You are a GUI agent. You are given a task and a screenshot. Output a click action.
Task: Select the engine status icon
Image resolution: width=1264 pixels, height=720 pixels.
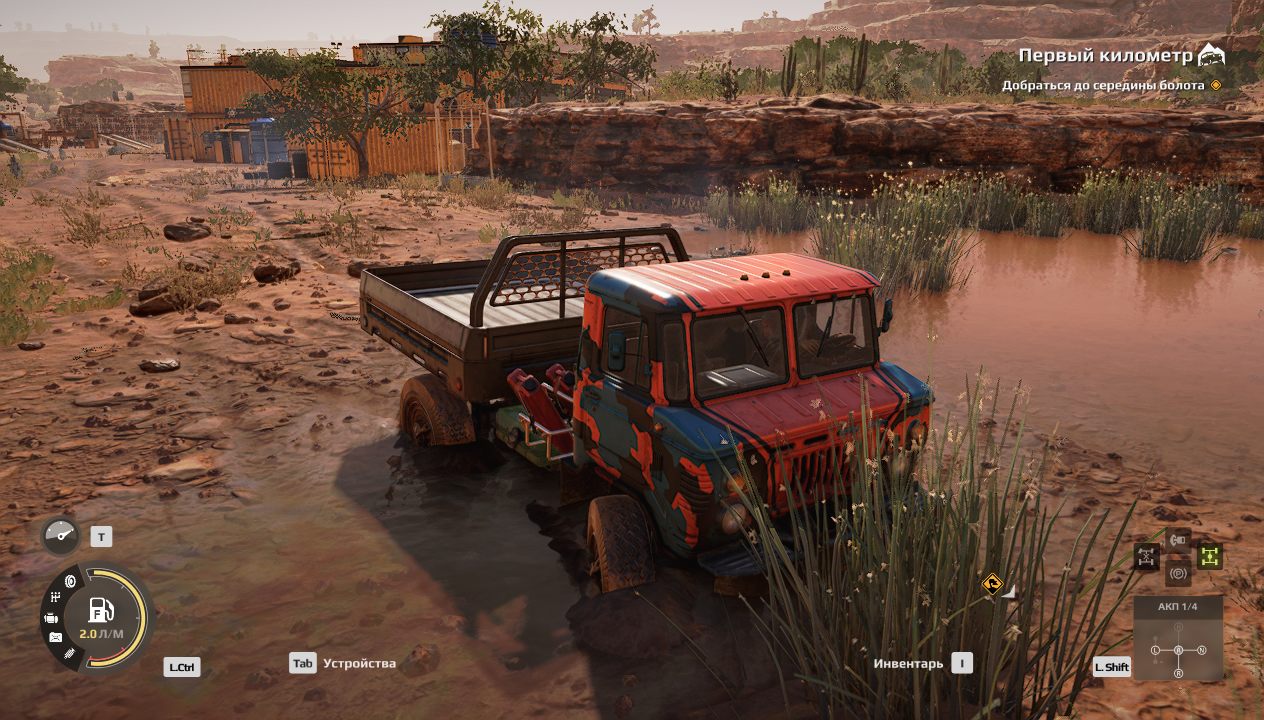point(51,619)
